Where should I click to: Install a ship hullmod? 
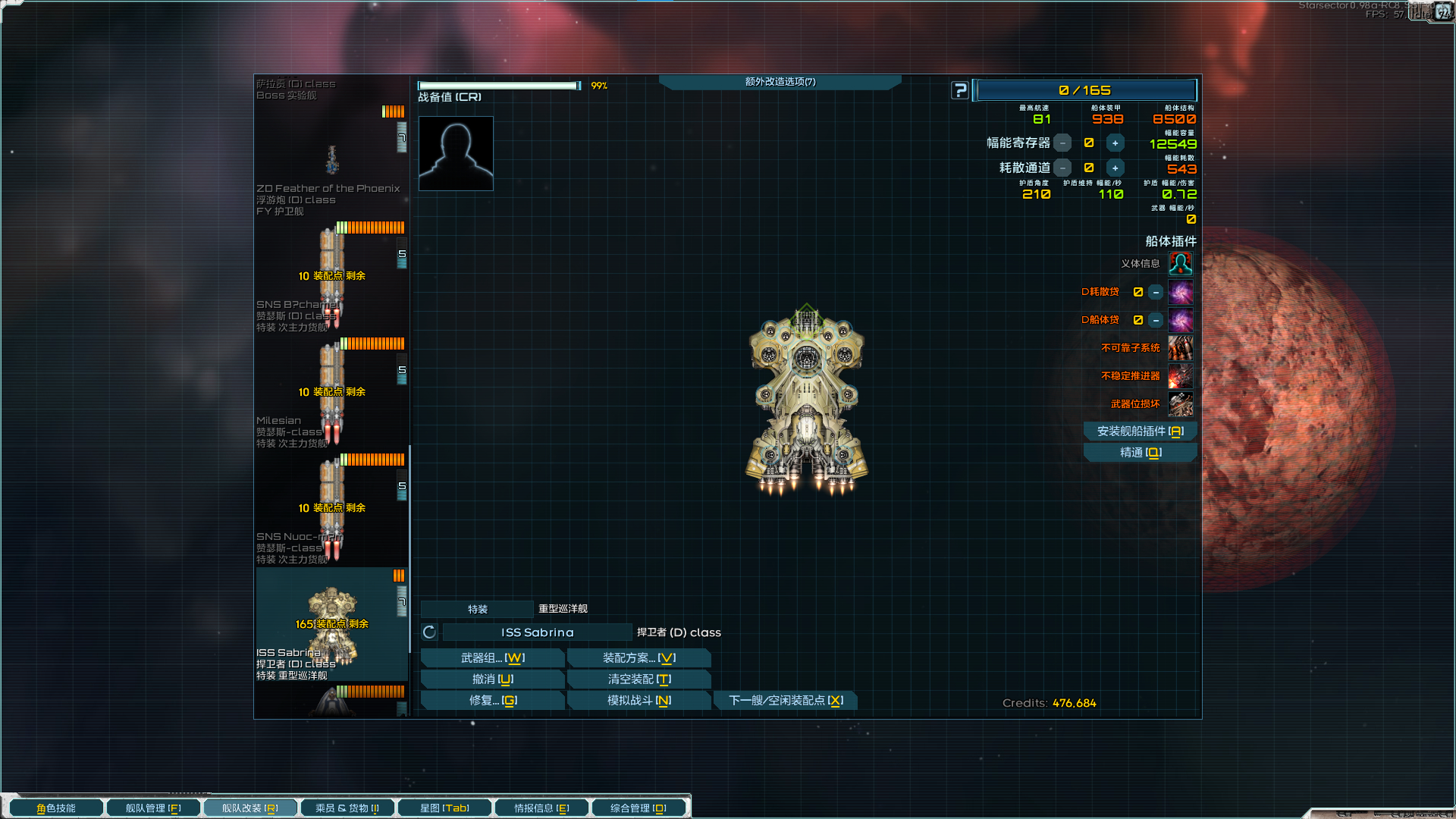pyautogui.click(x=1140, y=431)
